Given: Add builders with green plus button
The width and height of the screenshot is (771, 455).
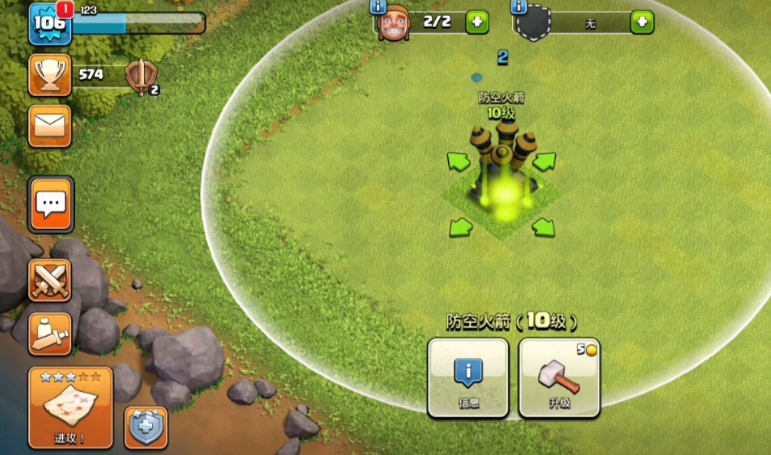Looking at the screenshot, I should click(x=478, y=22).
